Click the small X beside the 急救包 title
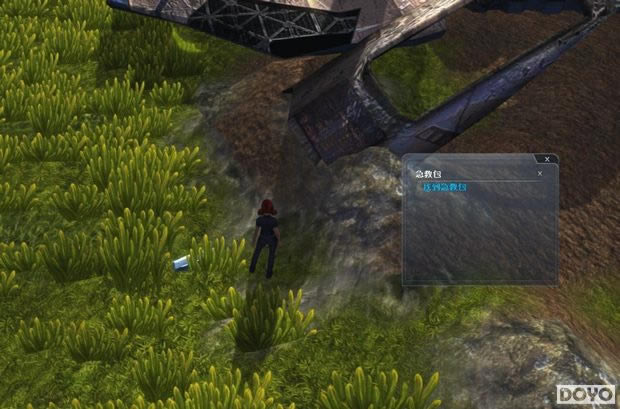Viewport: 620px width, 409px height. coord(540,173)
